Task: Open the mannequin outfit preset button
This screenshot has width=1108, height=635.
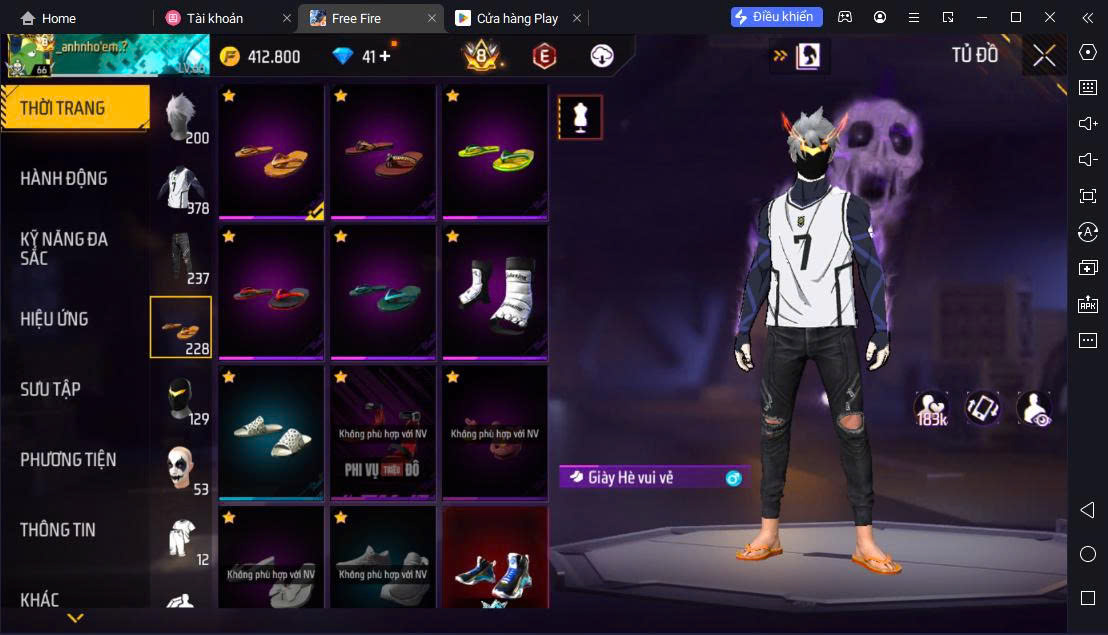Action: [580, 117]
